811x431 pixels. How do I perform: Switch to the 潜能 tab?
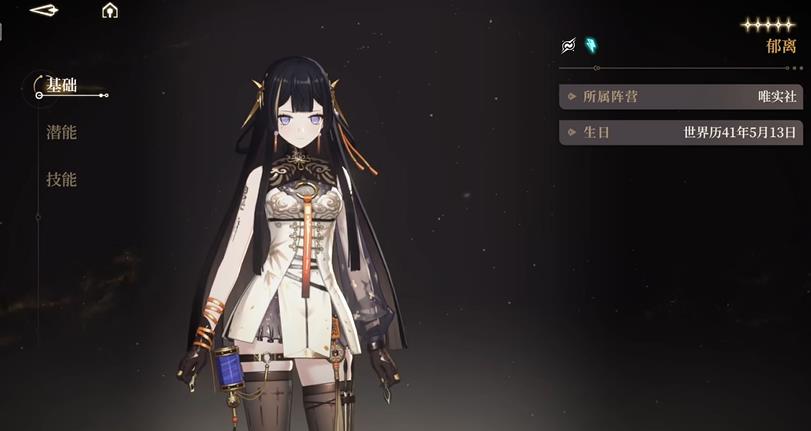coord(61,133)
